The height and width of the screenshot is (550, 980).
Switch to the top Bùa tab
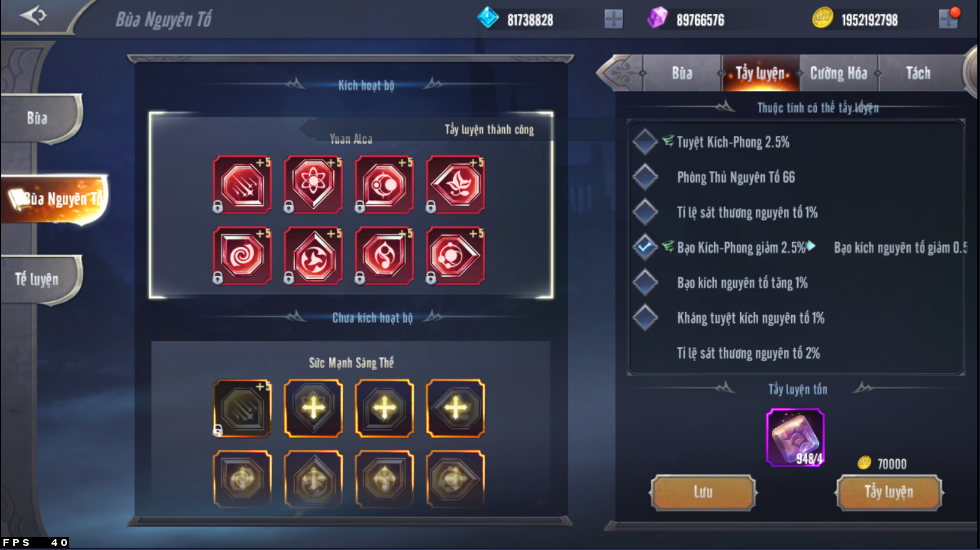(x=682, y=73)
